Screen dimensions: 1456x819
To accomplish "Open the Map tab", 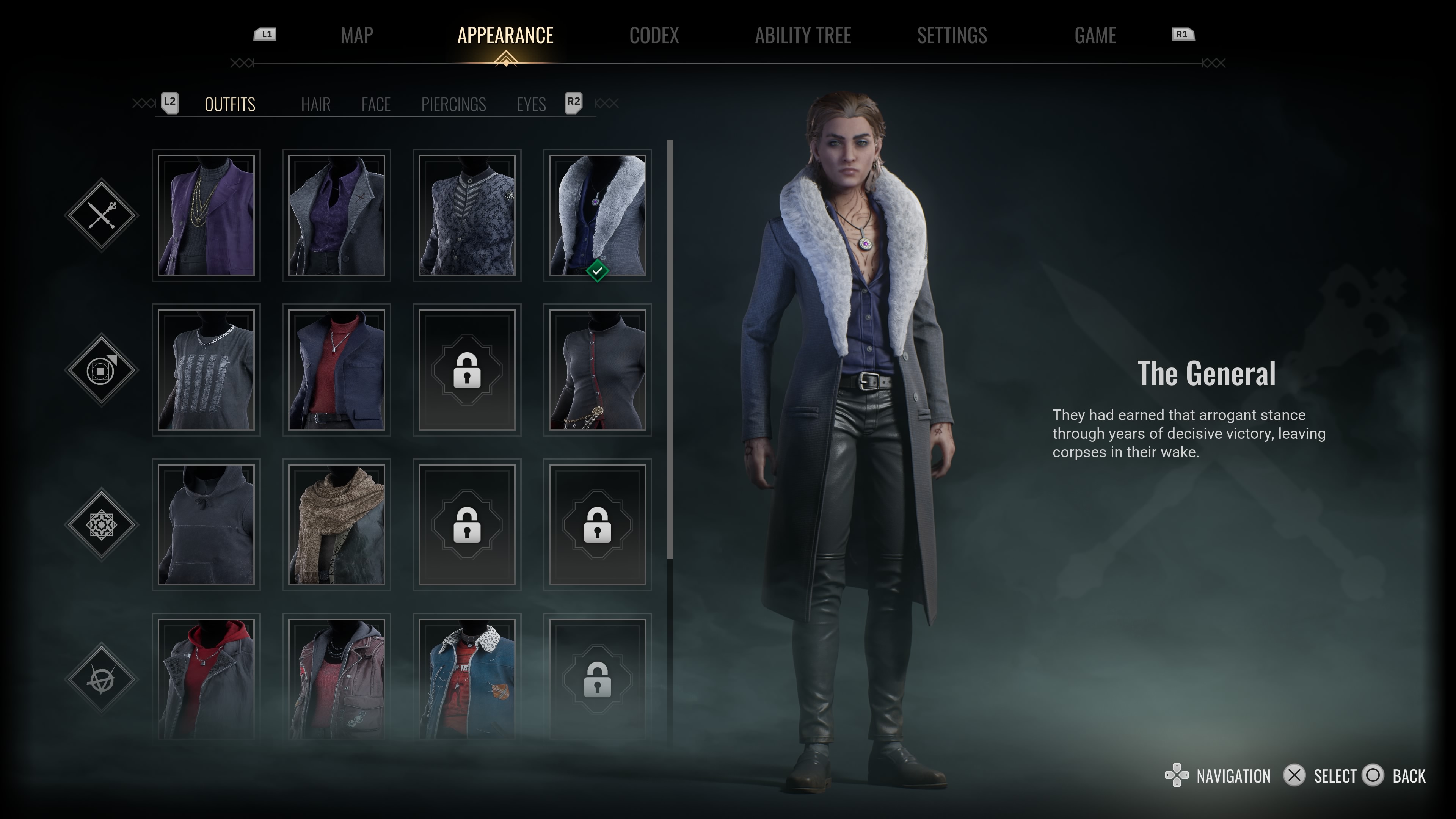I will 357,36.
